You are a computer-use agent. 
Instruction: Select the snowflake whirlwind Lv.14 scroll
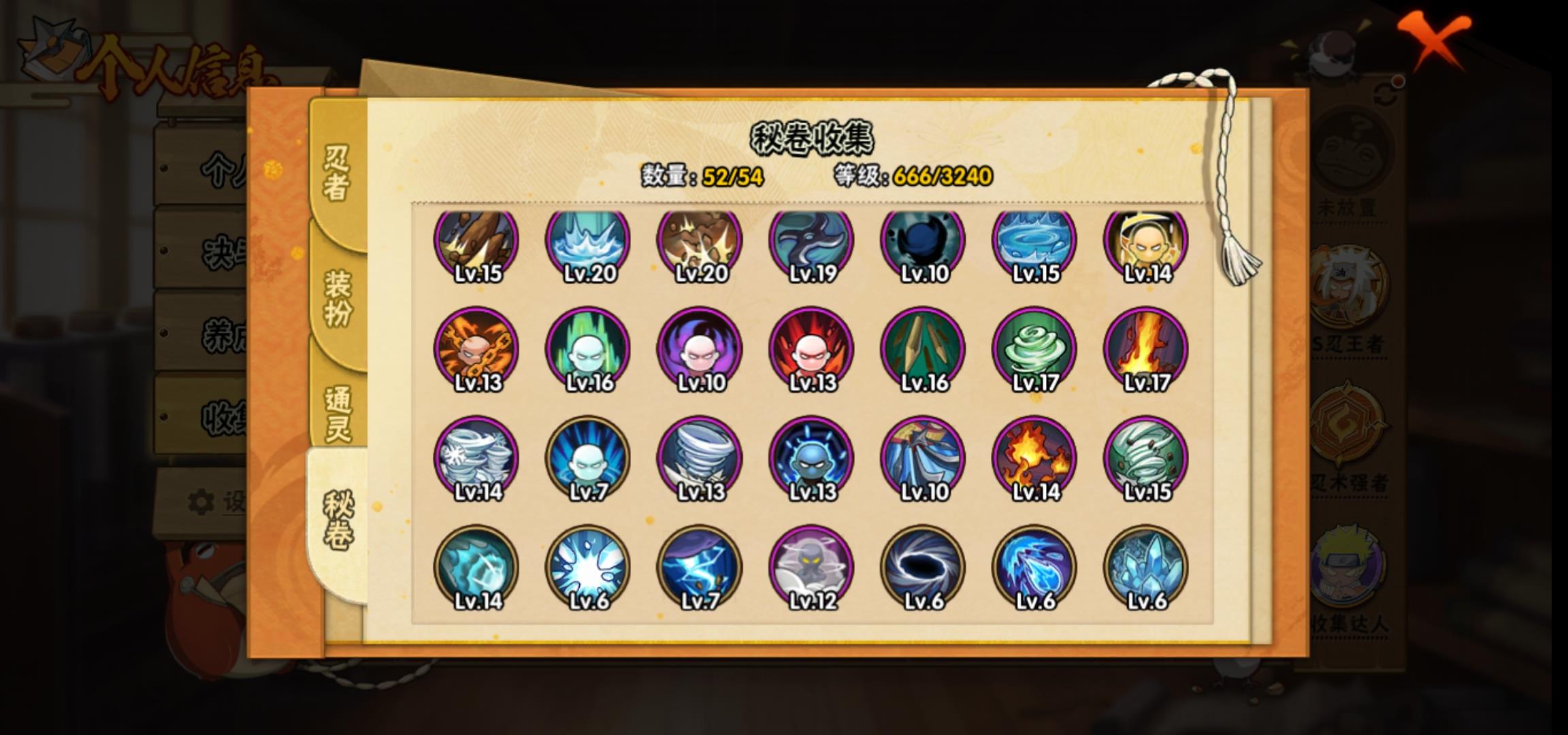coord(476,459)
